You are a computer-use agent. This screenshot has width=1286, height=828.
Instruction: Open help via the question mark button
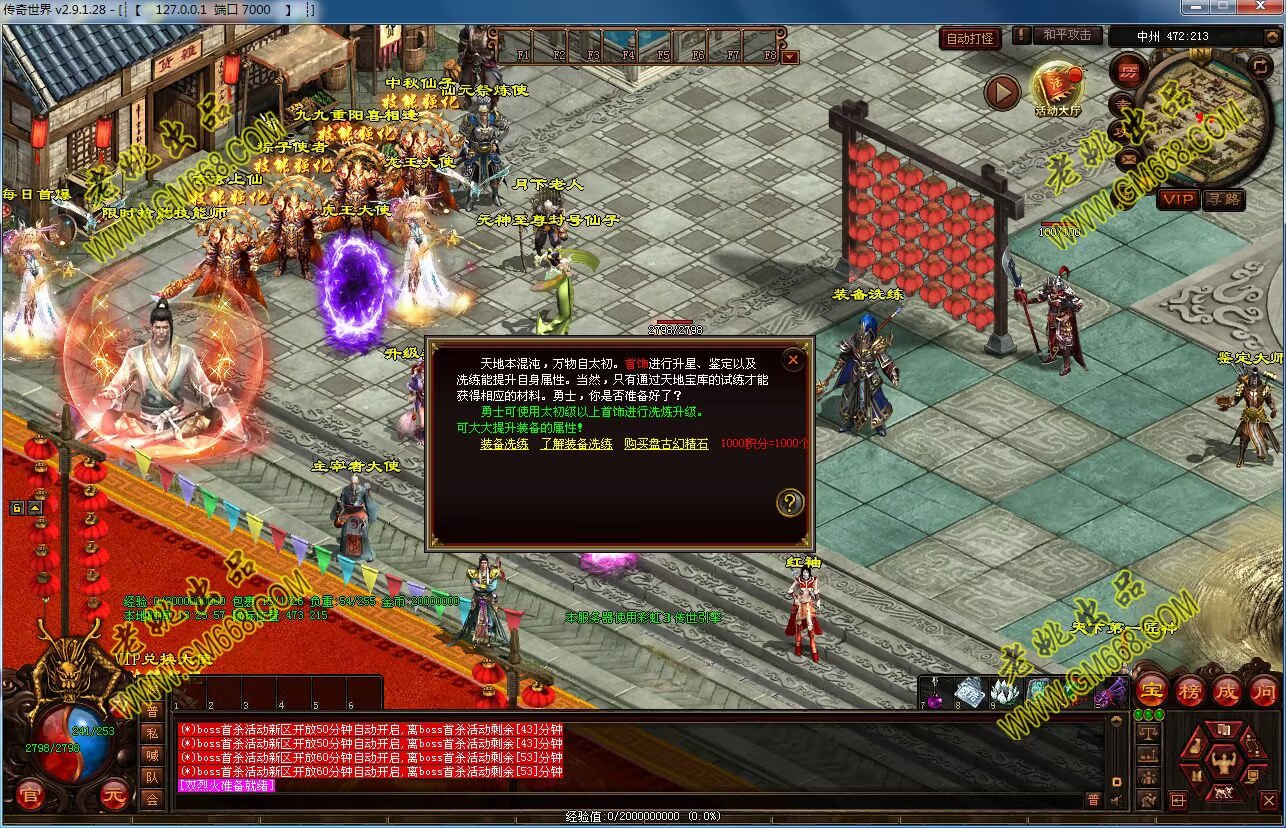click(790, 503)
